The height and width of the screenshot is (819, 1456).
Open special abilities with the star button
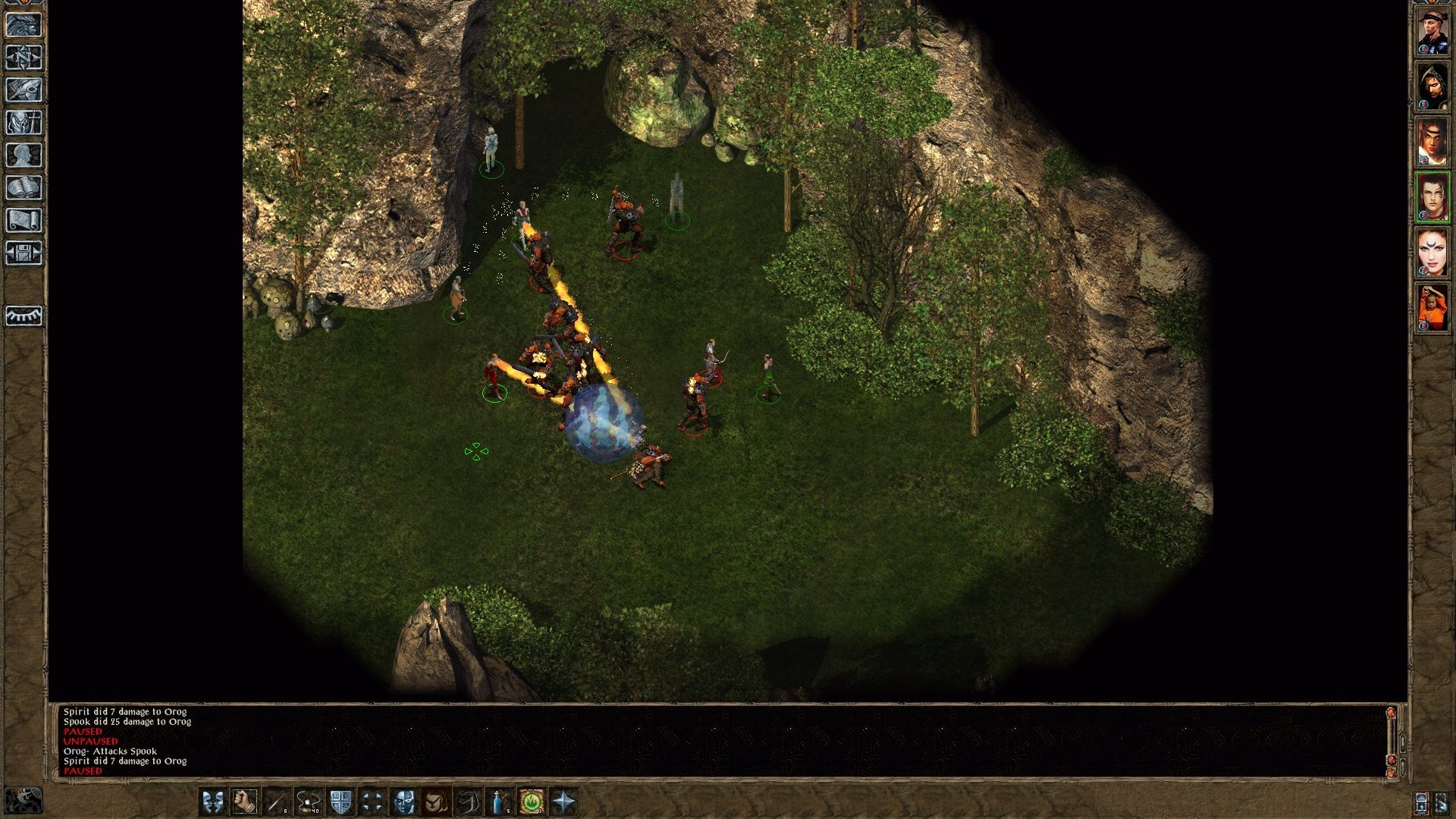pos(564,802)
